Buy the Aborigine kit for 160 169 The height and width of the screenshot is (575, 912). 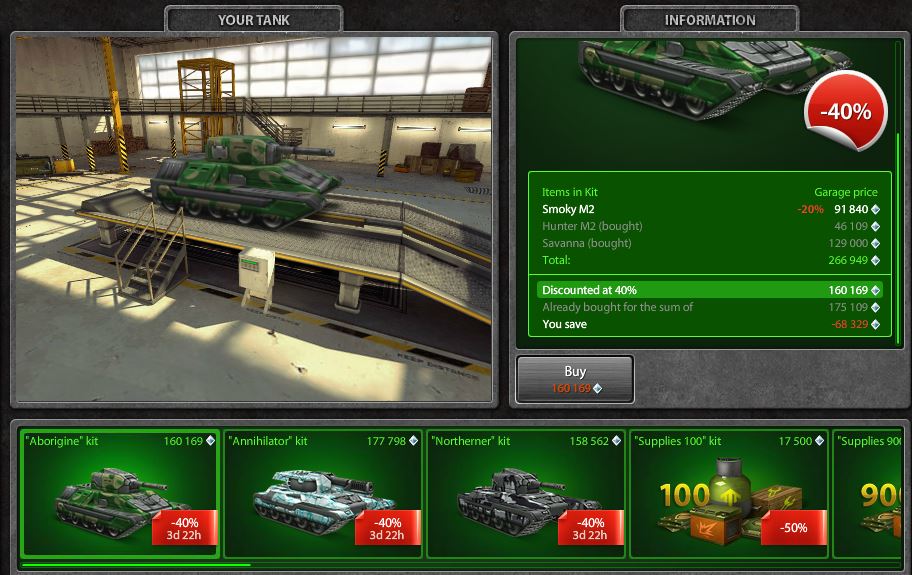point(575,379)
